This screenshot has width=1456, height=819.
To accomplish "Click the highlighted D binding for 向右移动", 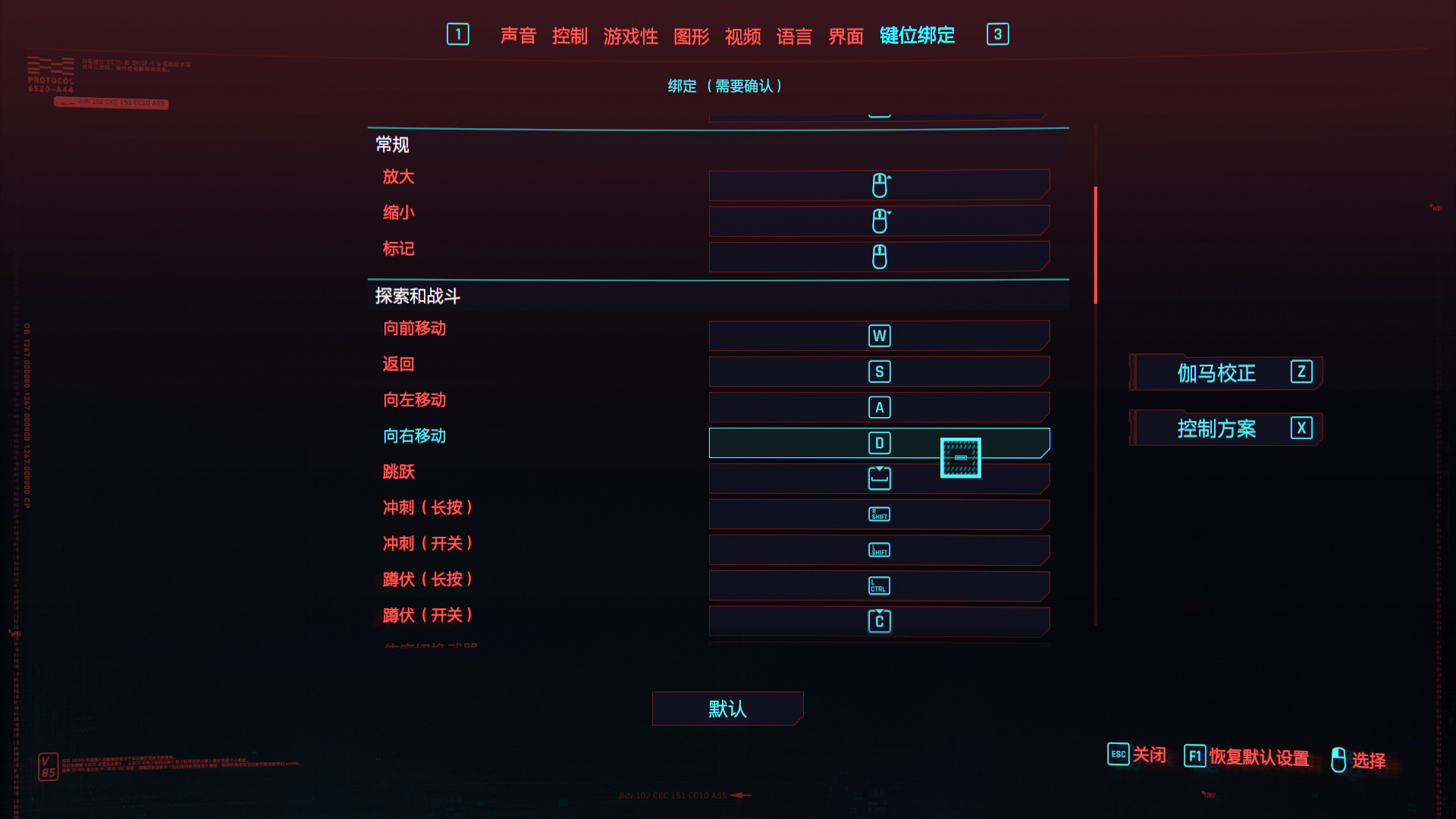I will coord(879,442).
